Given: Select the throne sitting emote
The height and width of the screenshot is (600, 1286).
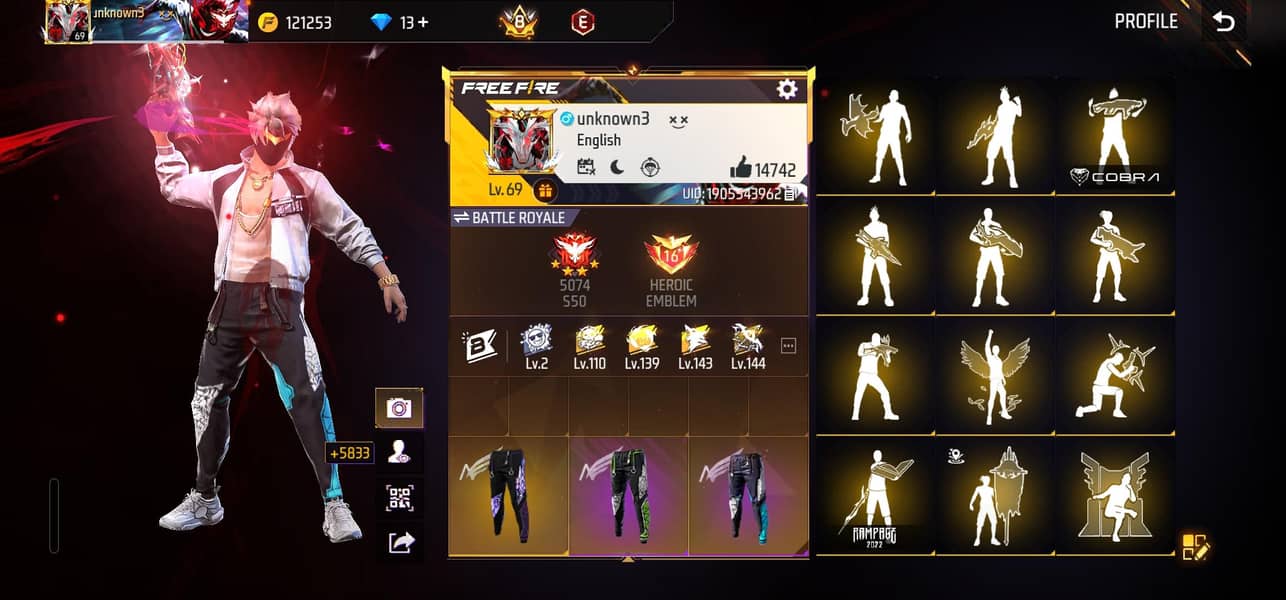Looking at the screenshot, I should (1115, 497).
